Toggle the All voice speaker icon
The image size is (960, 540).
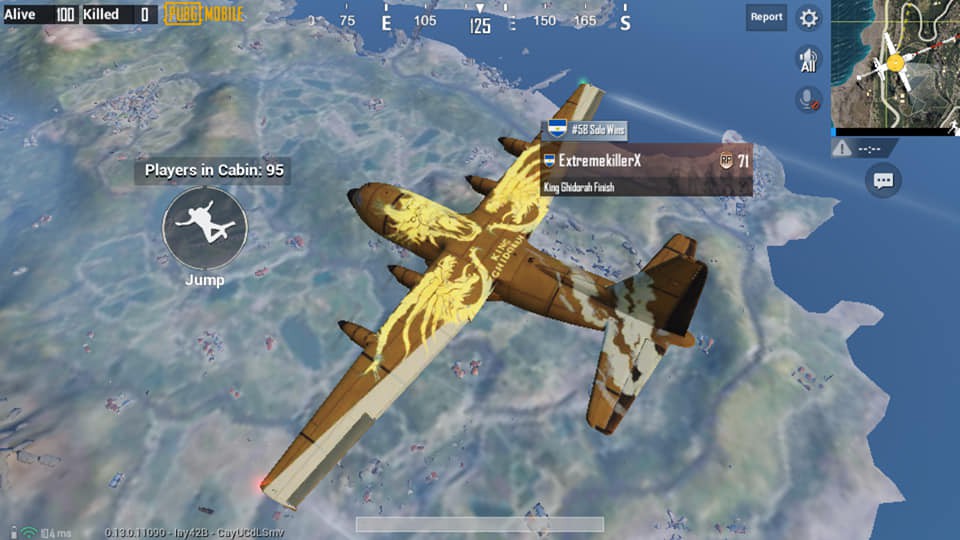(x=808, y=59)
